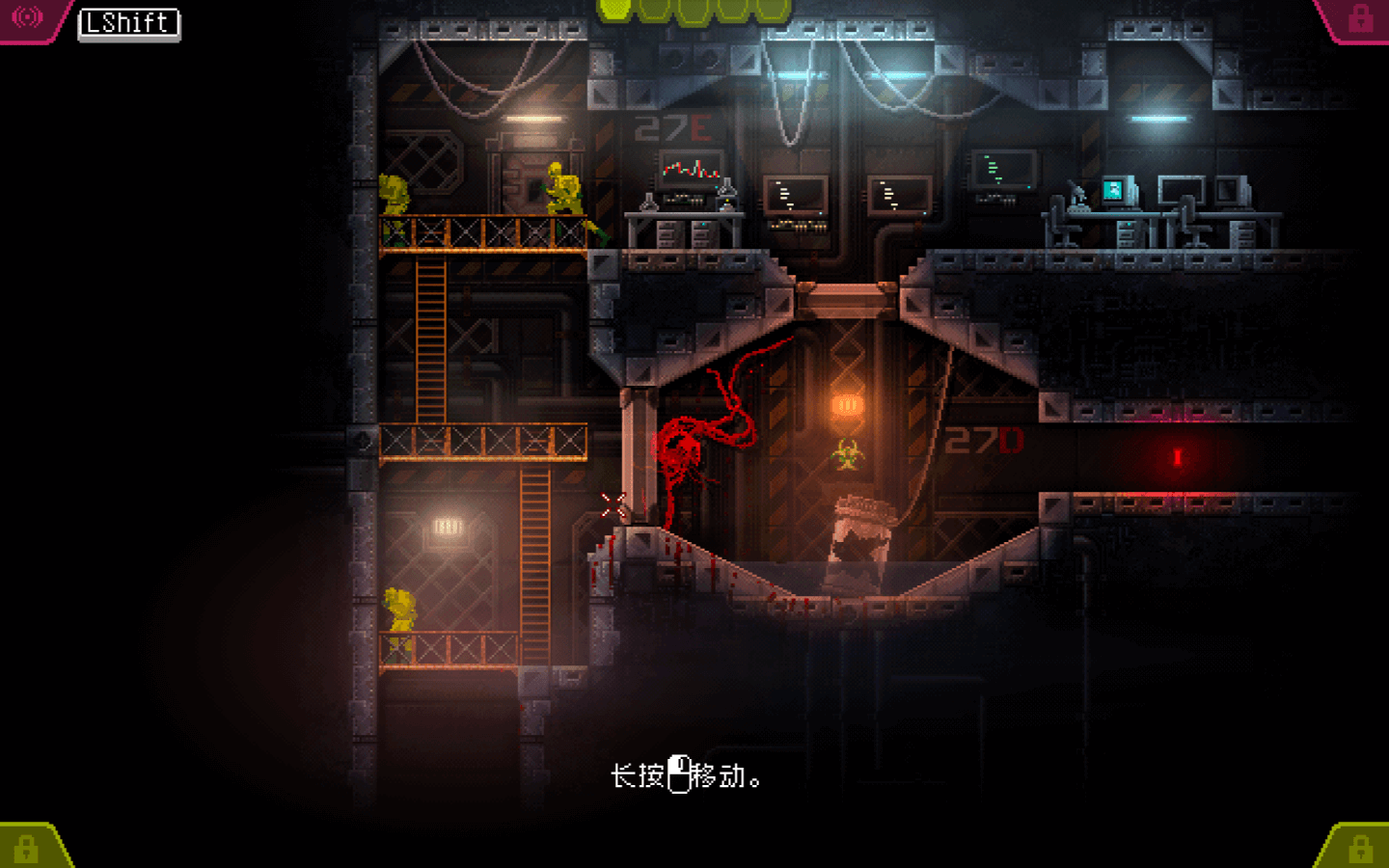Select the pink locked ability slot
The image size is (1389, 868).
1360,17
